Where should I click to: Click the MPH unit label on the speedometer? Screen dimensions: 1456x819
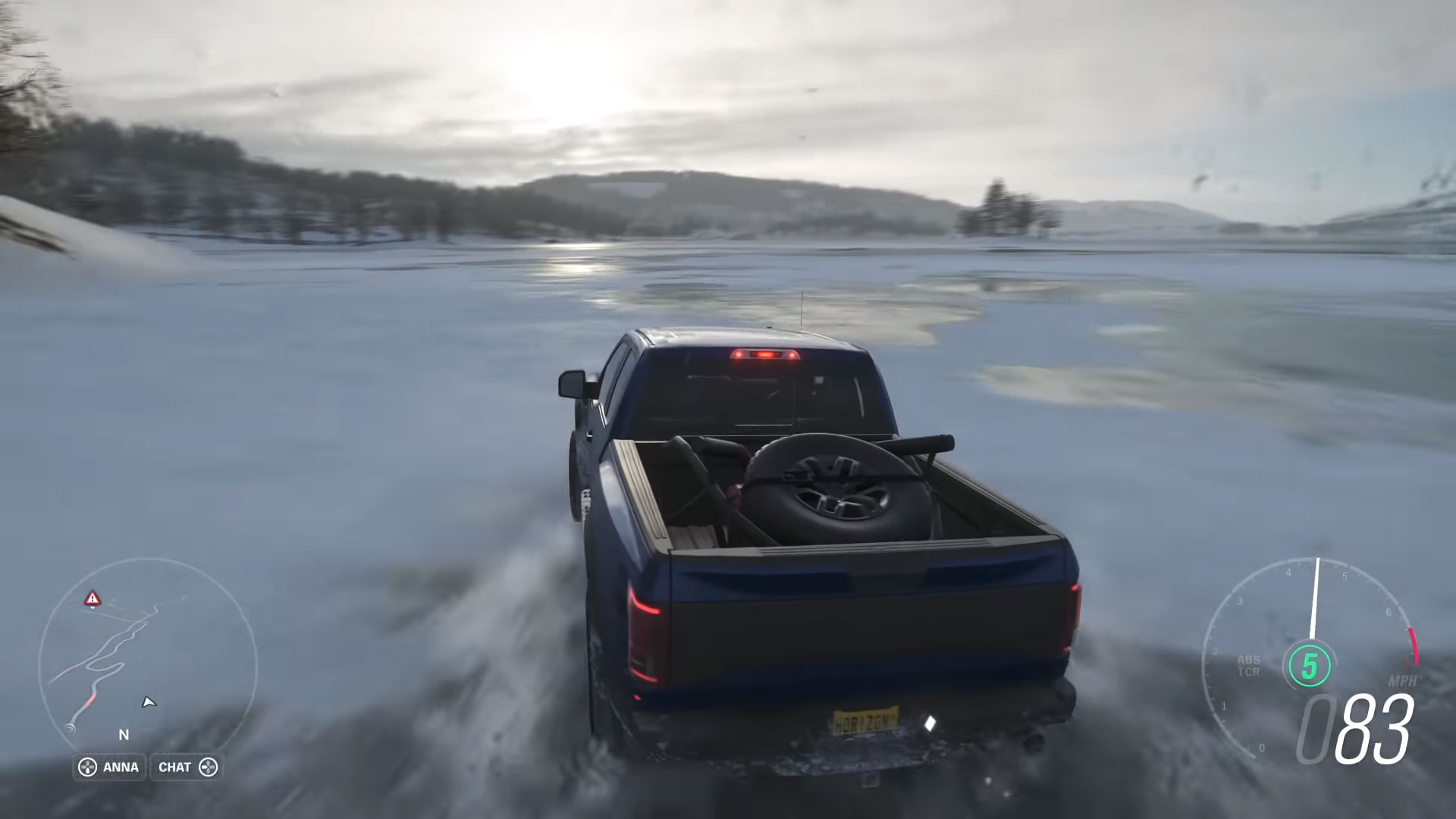tap(1403, 681)
